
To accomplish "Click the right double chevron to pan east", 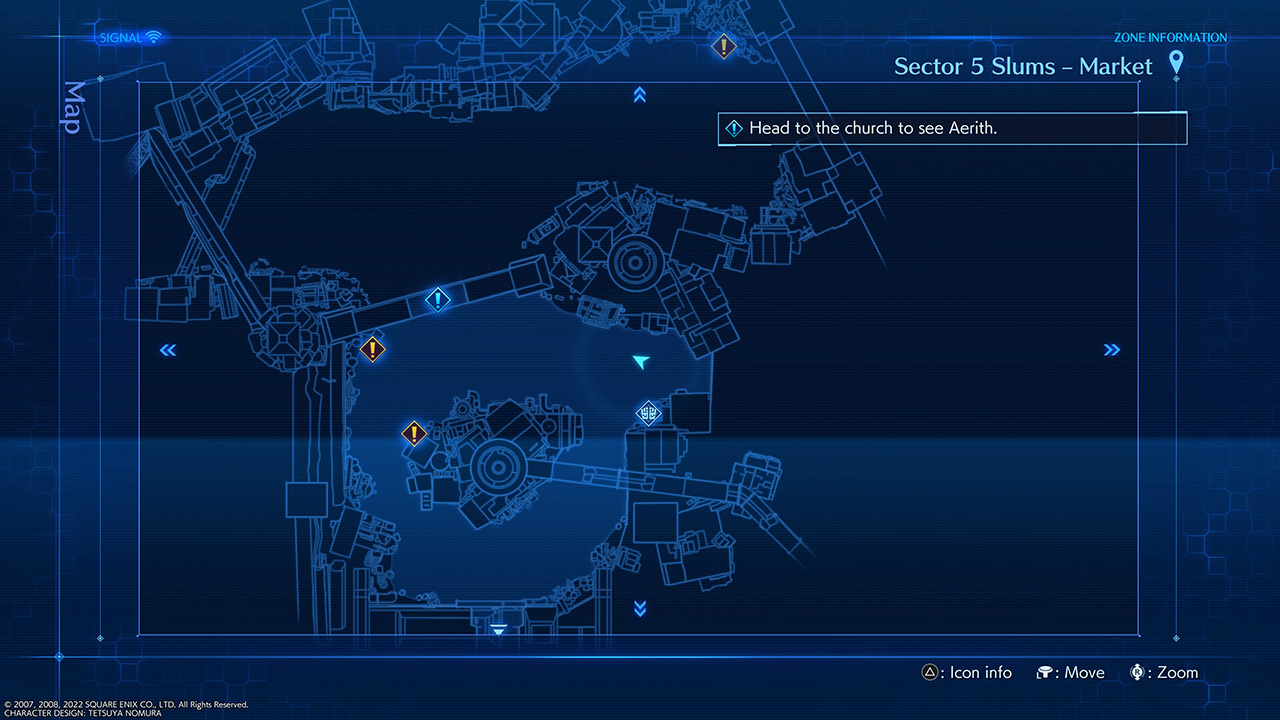I will coord(1112,350).
